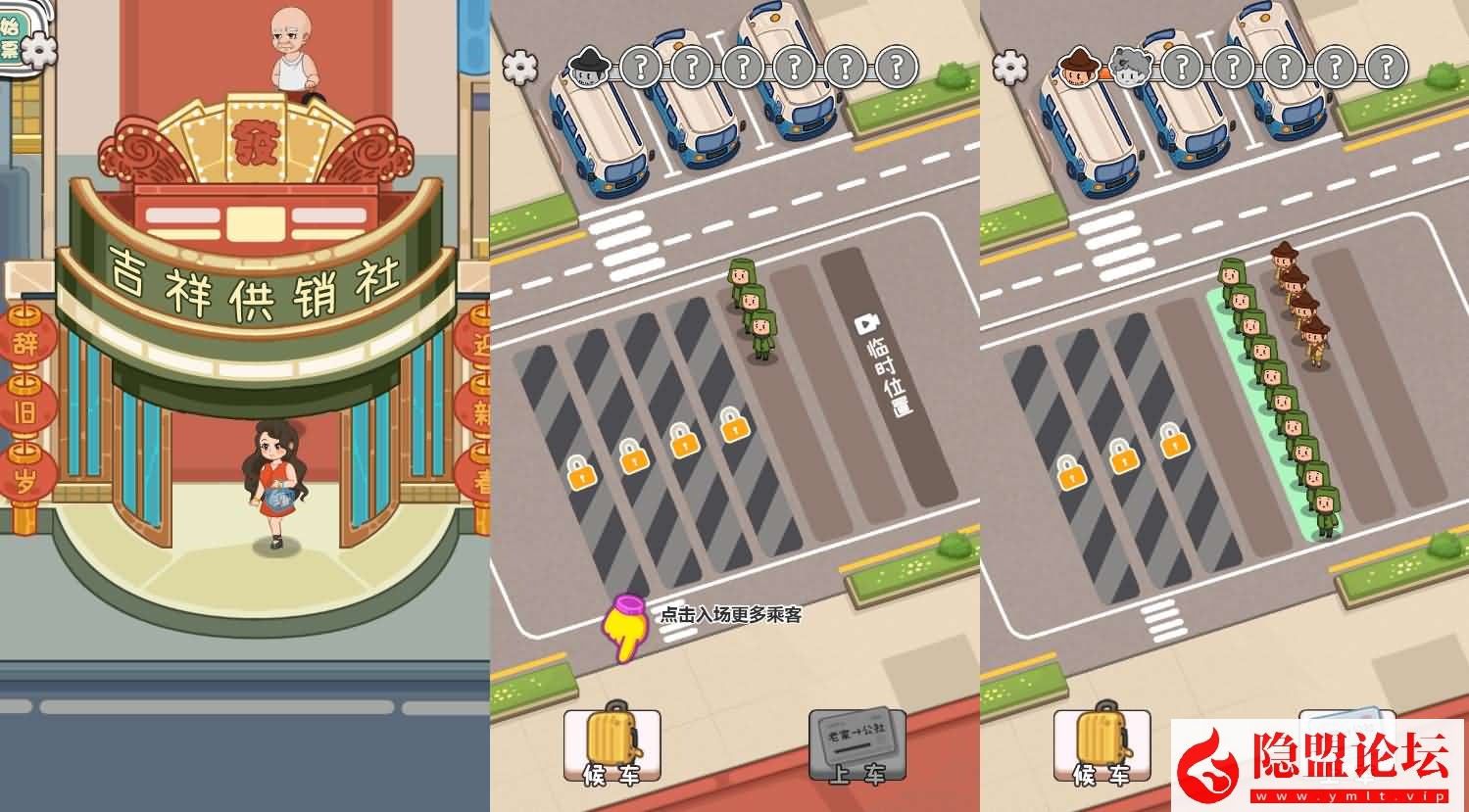
Task: Open settings gear beside the brown-hat passenger icon
Action: click(1010, 67)
